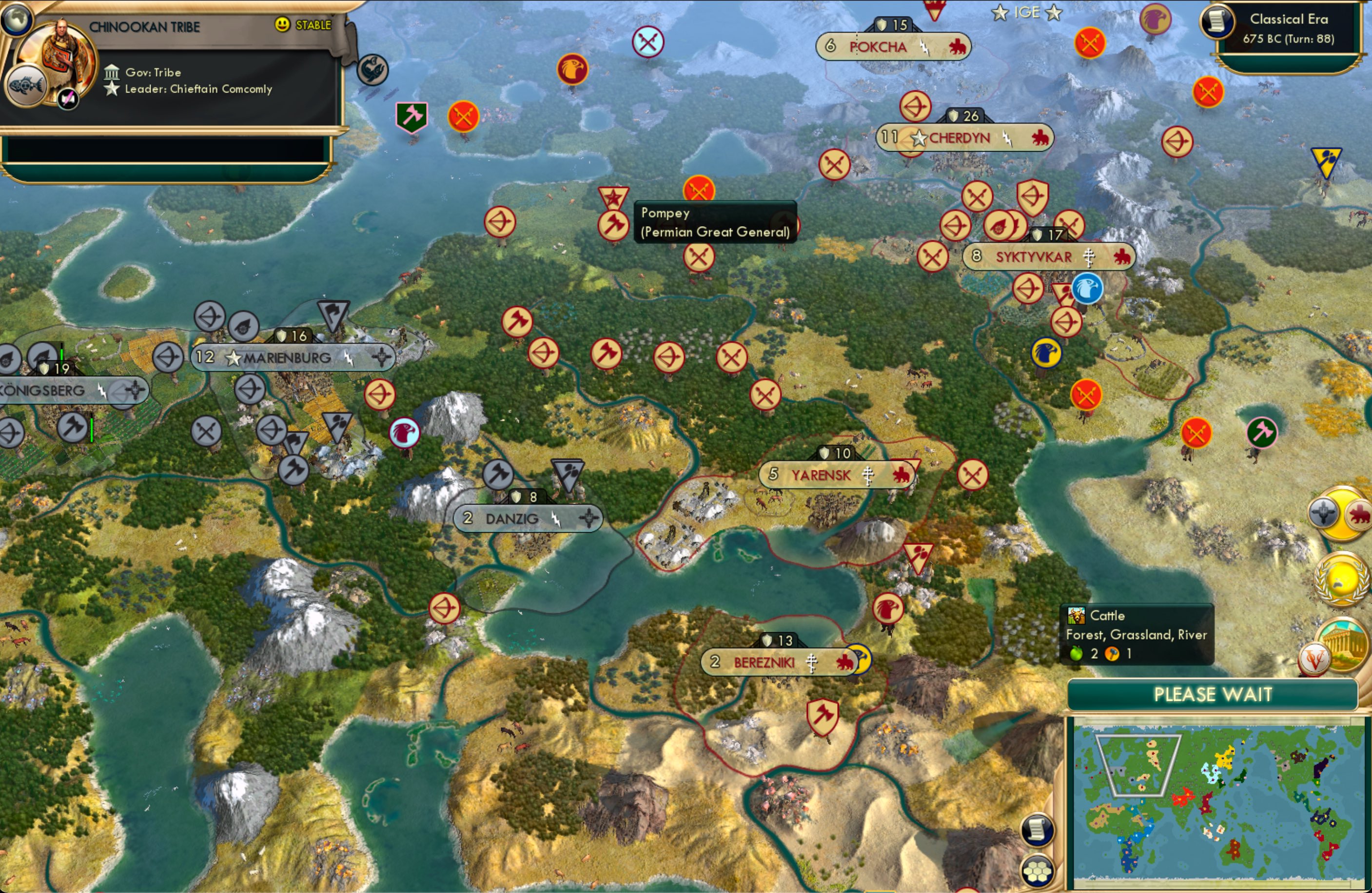Screen dimensions: 1372x893
Task: Toggle the tomahawk icon under the leader portrait
Action: pos(68,98)
